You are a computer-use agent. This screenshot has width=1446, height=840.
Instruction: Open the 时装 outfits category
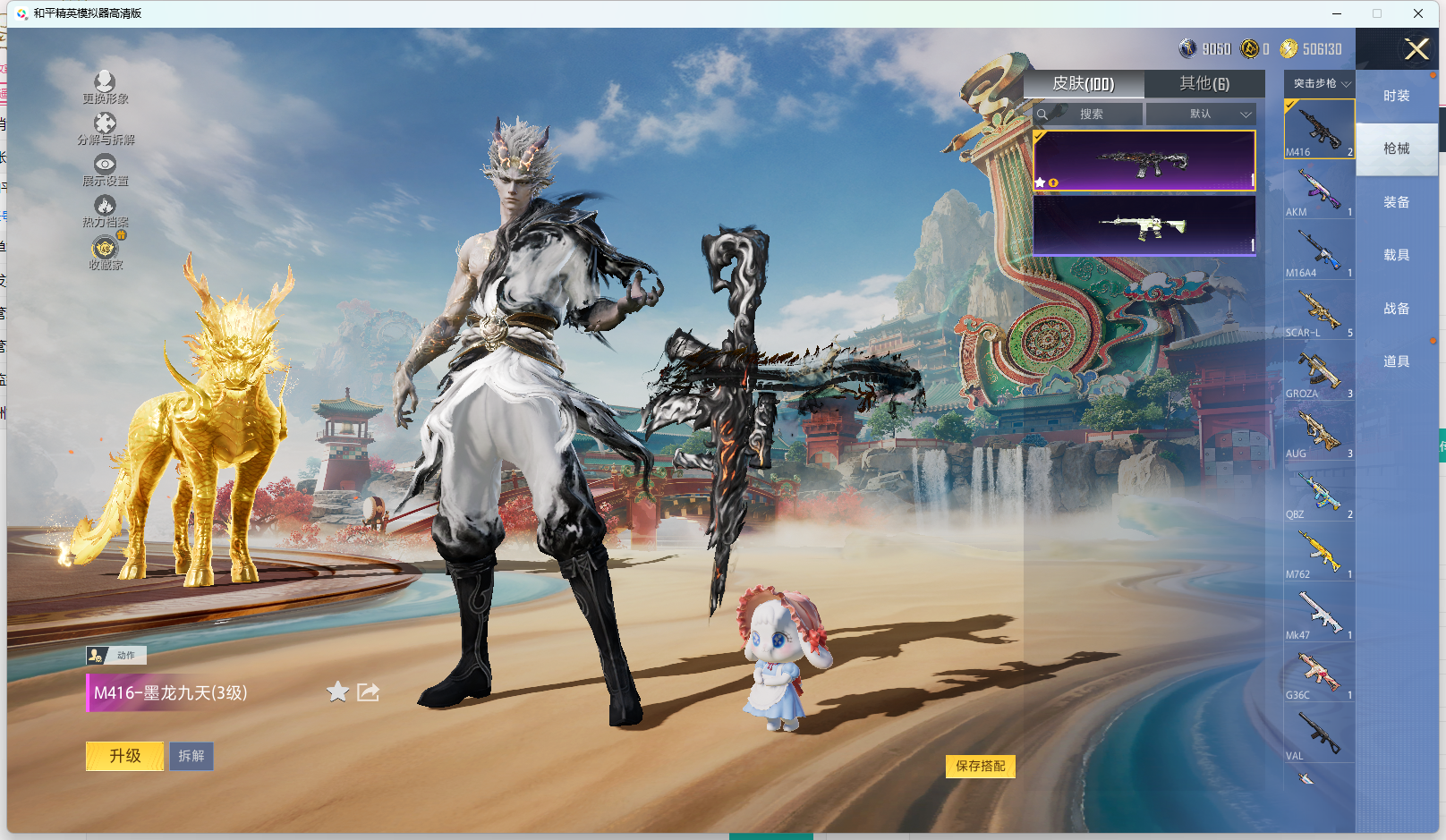click(1396, 96)
